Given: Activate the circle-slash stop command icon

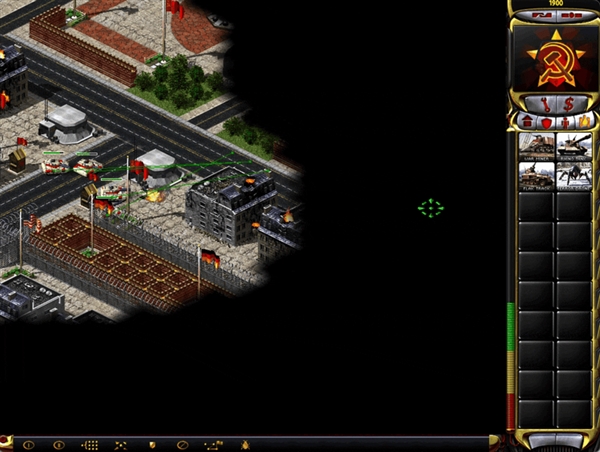Looking at the screenshot, I should (182, 444).
